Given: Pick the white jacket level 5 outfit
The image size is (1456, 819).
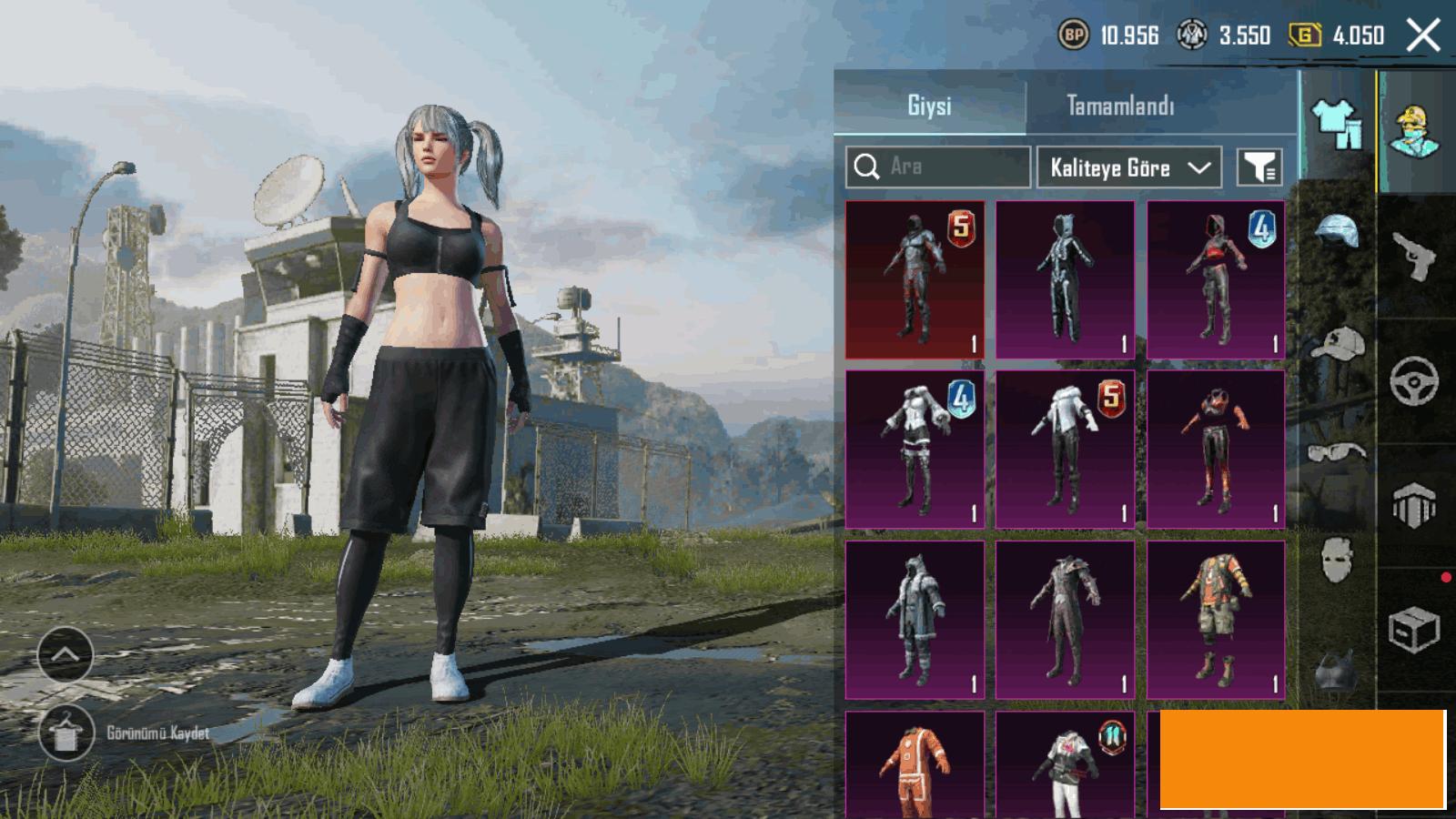Looking at the screenshot, I should click(x=1065, y=450).
